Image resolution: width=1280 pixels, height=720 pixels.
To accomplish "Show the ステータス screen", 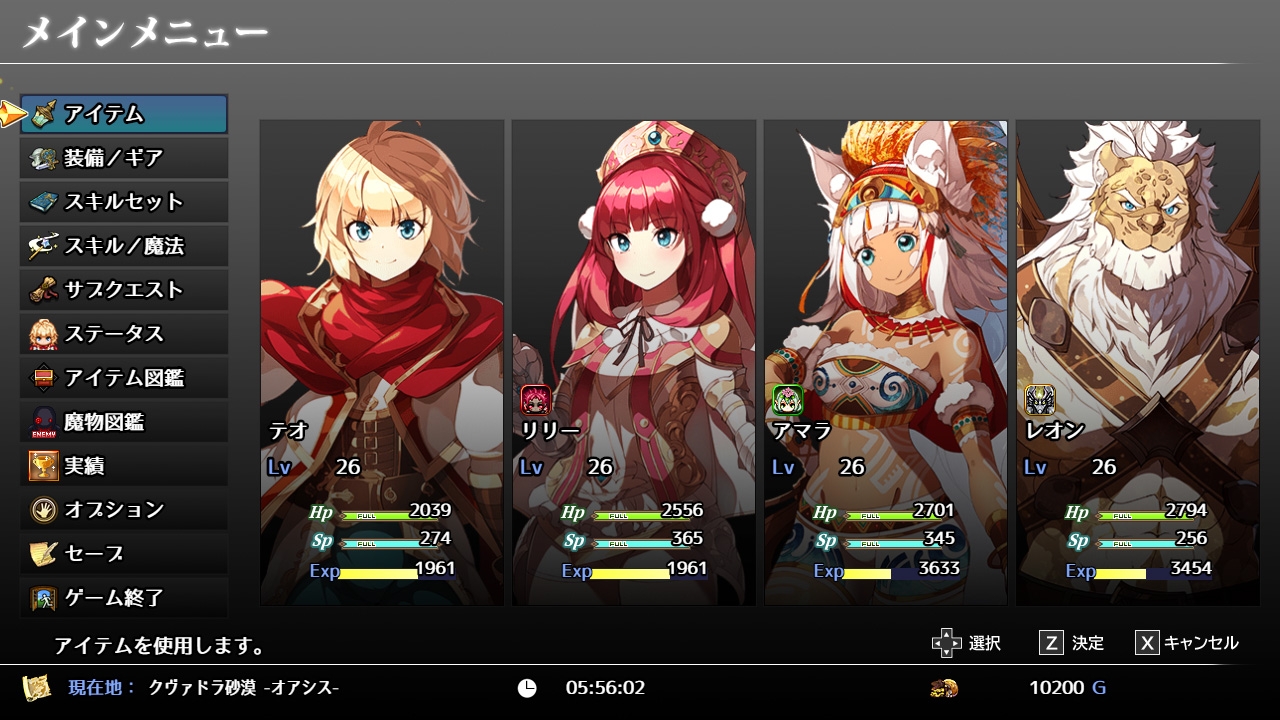I will pos(124,334).
